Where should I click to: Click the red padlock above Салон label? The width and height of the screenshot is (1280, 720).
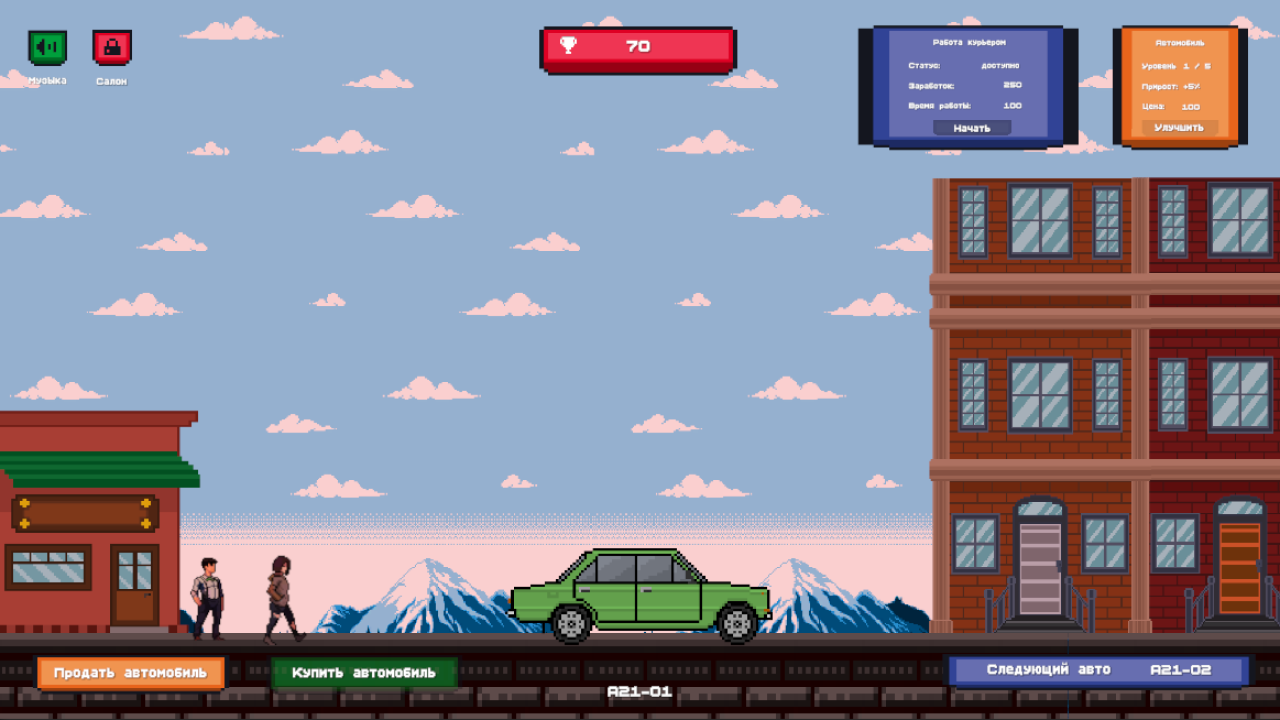click(111, 46)
